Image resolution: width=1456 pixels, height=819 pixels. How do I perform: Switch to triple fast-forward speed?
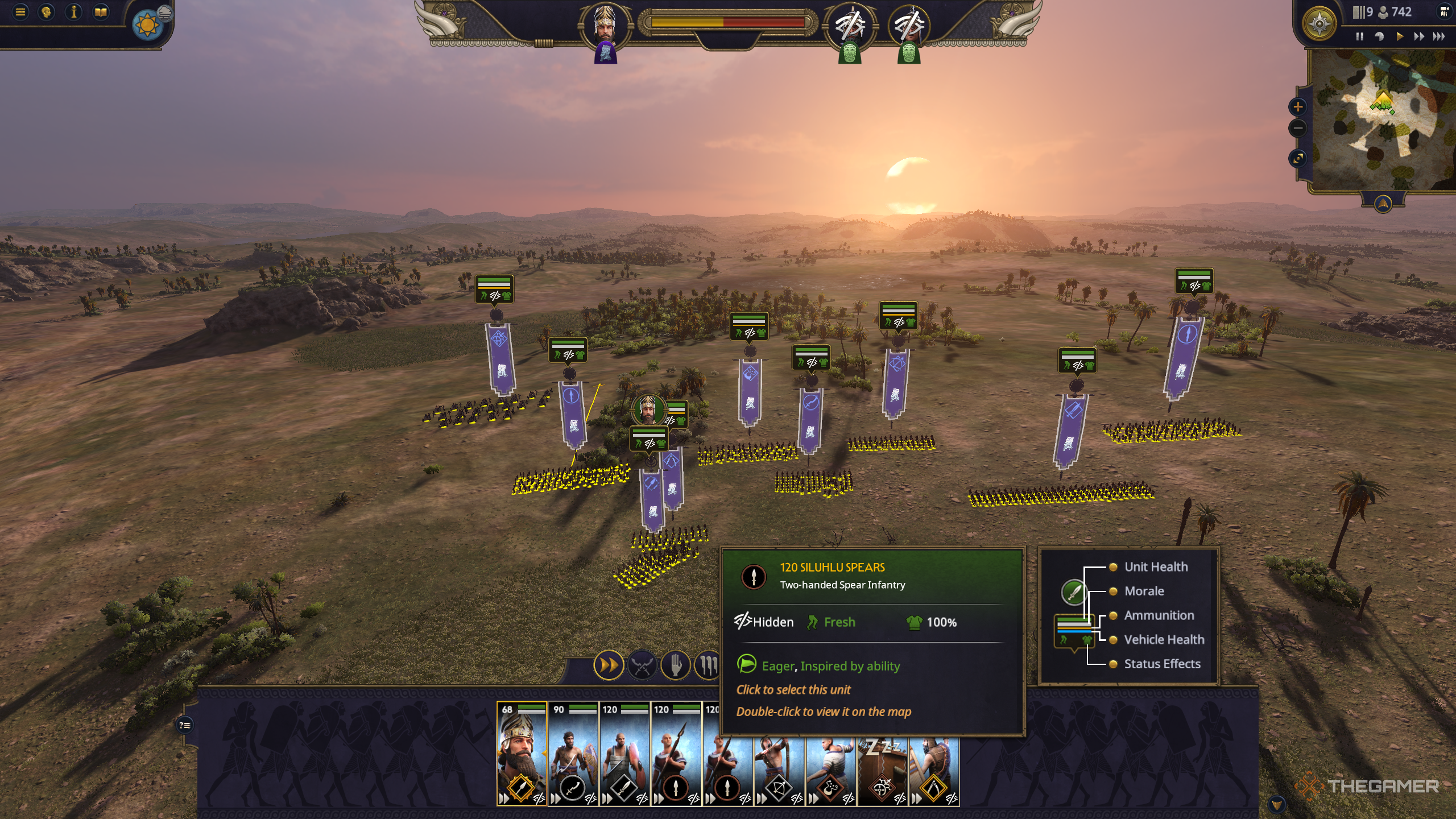(x=1439, y=36)
